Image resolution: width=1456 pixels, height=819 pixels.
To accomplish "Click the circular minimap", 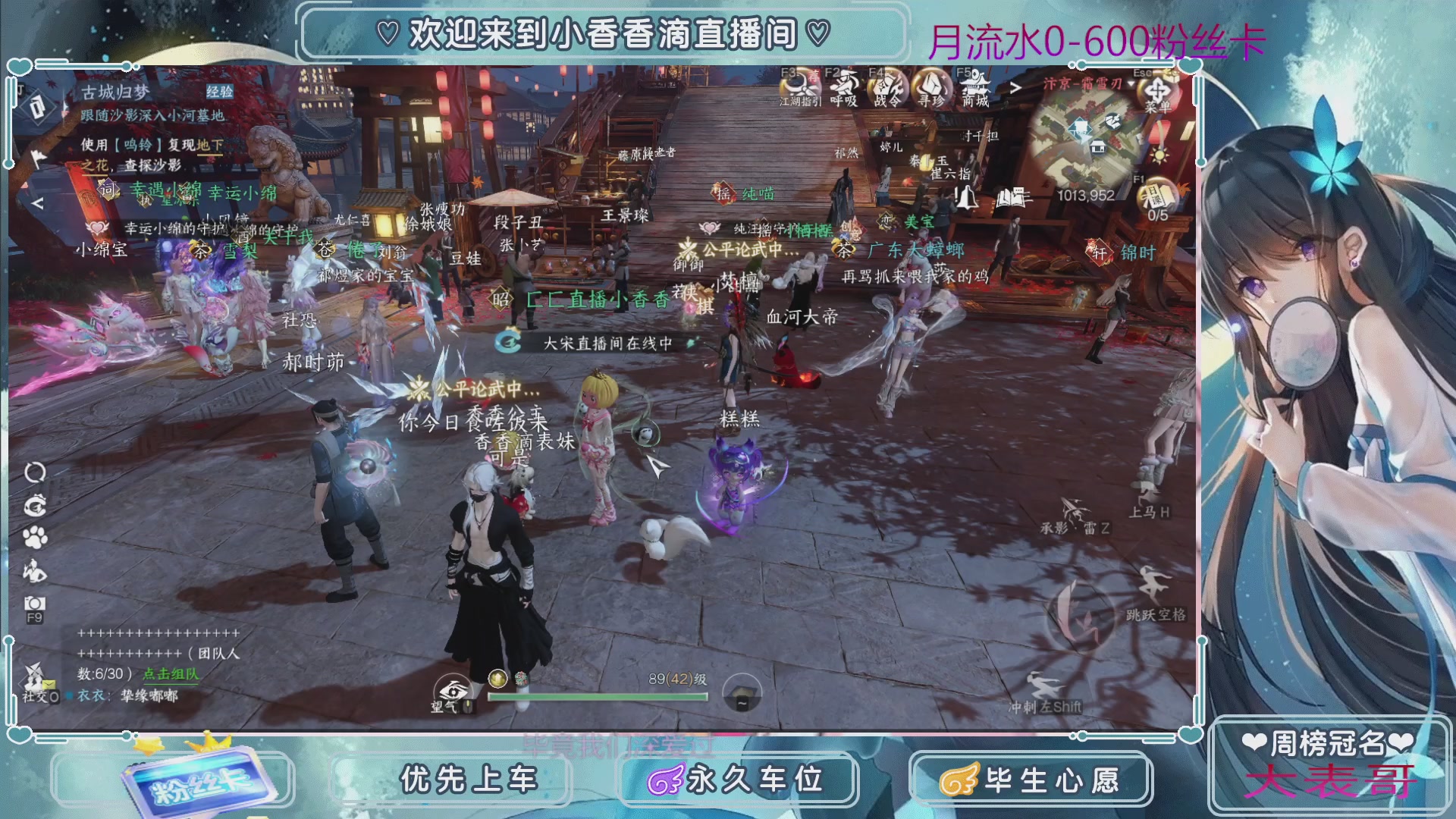I will pyautogui.click(x=1088, y=140).
